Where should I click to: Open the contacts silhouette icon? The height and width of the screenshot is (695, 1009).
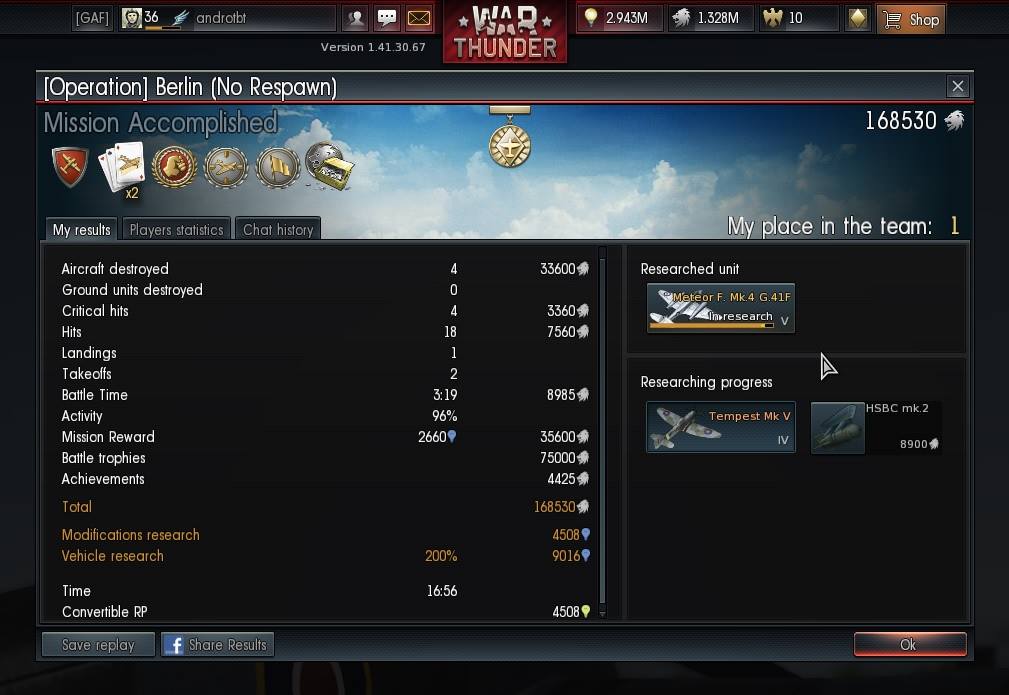[355, 19]
